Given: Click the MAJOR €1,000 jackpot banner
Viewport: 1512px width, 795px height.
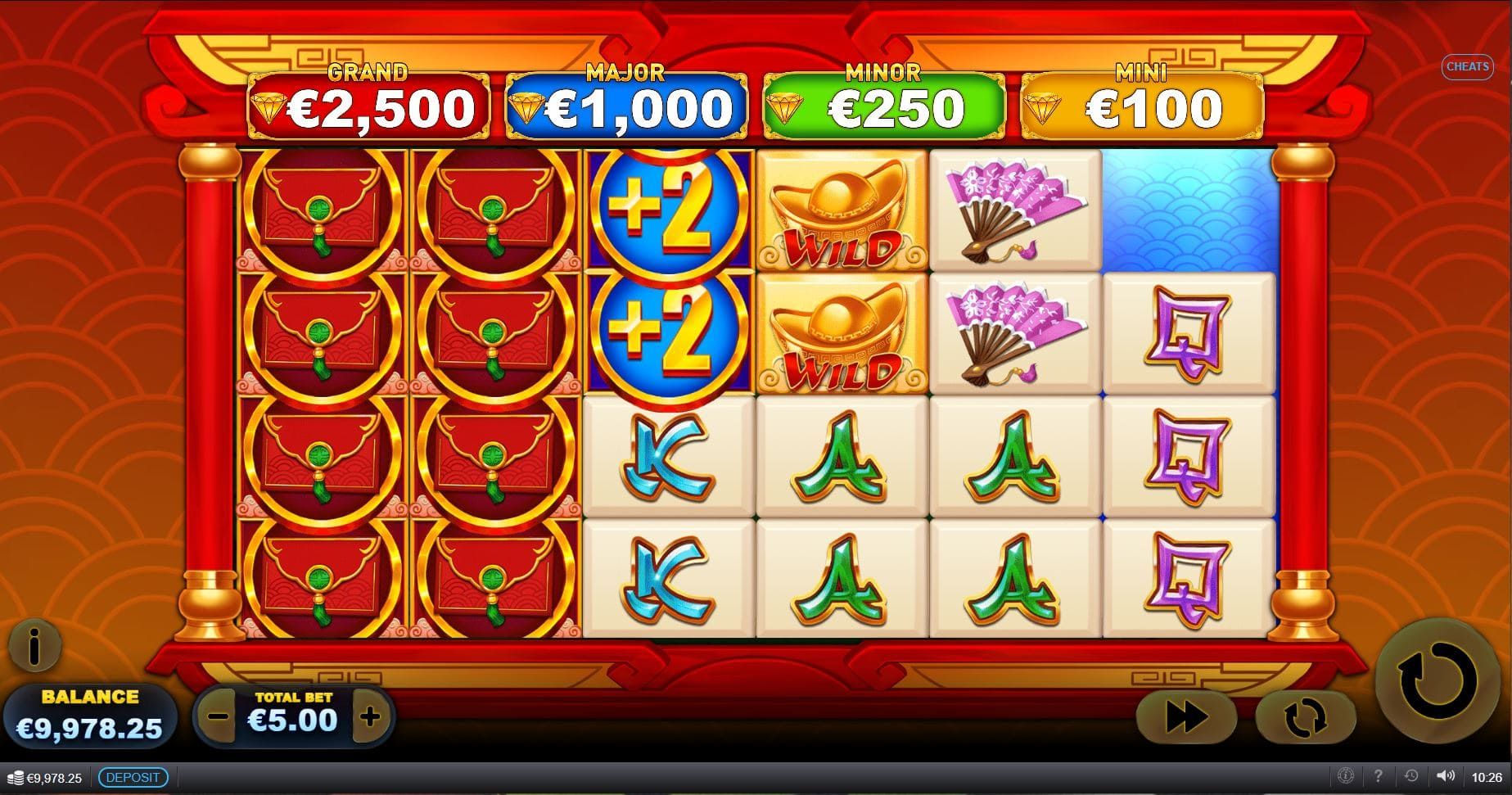Looking at the screenshot, I should [x=625, y=102].
